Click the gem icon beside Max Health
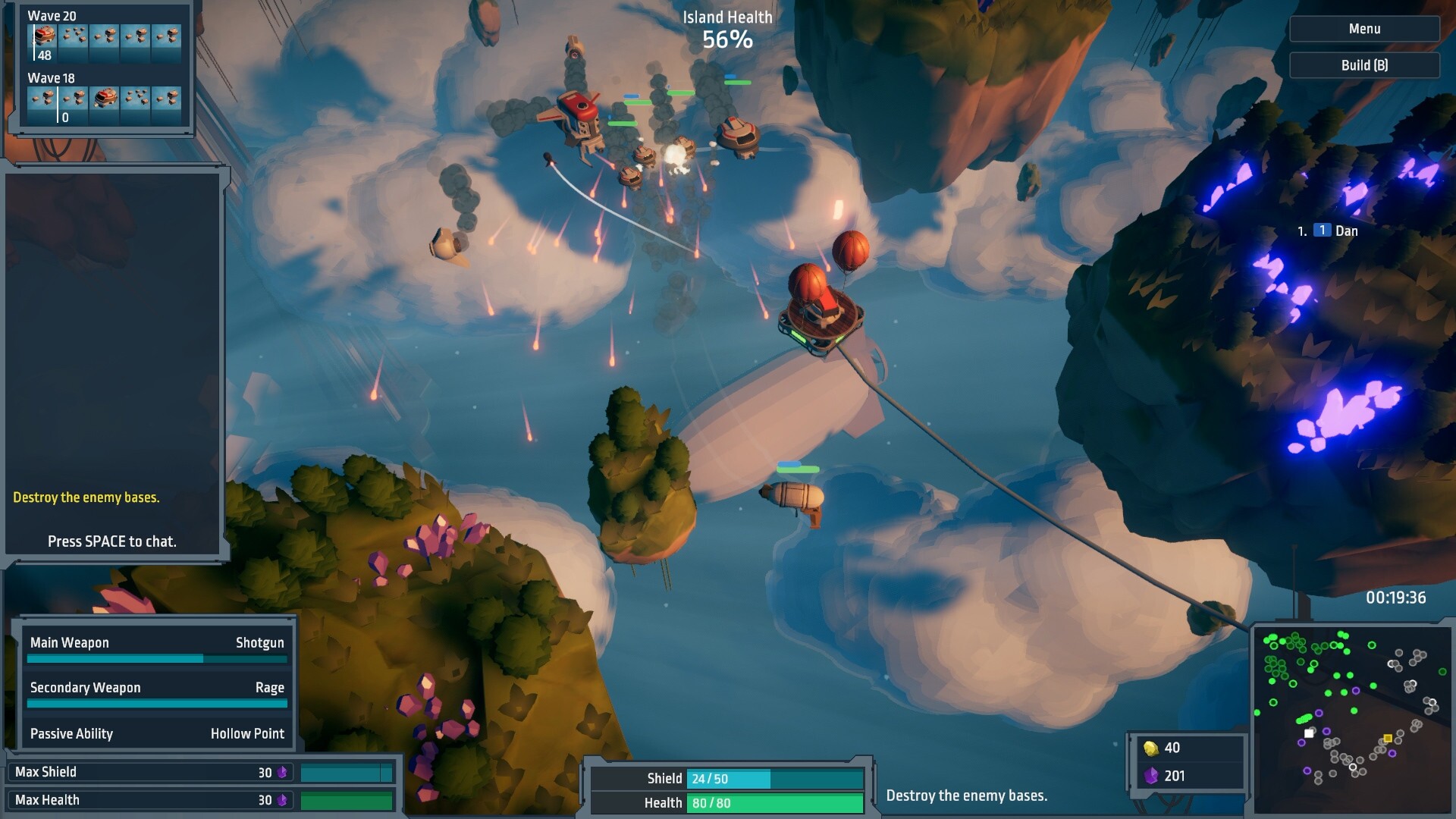 (x=283, y=799)
